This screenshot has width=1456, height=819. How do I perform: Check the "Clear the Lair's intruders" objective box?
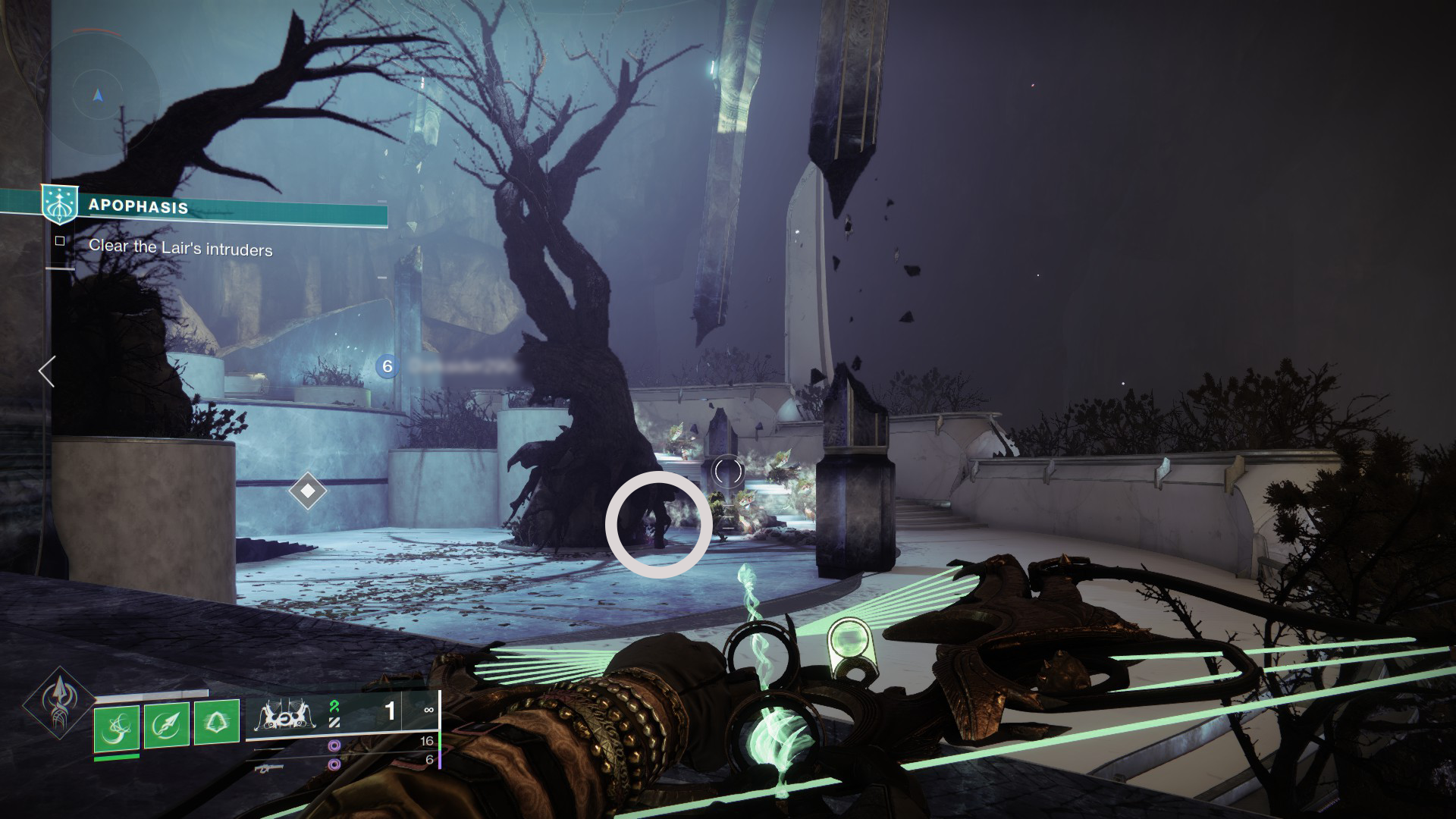(60, 241)
